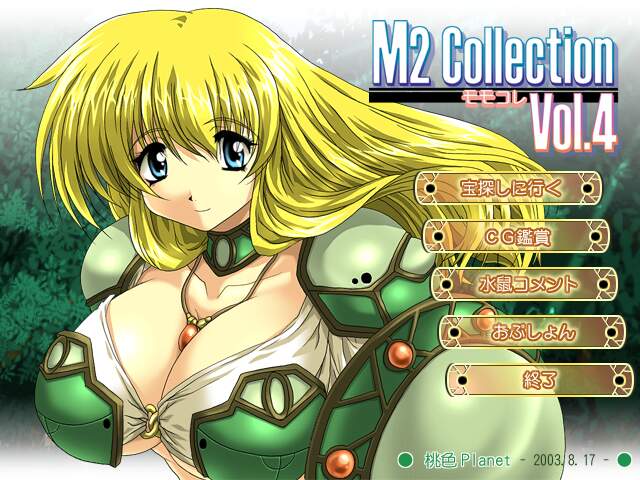Viewport: 640px width, 480px height.
Task: Open the 水龍コメント entry
Action: [524, 283]
